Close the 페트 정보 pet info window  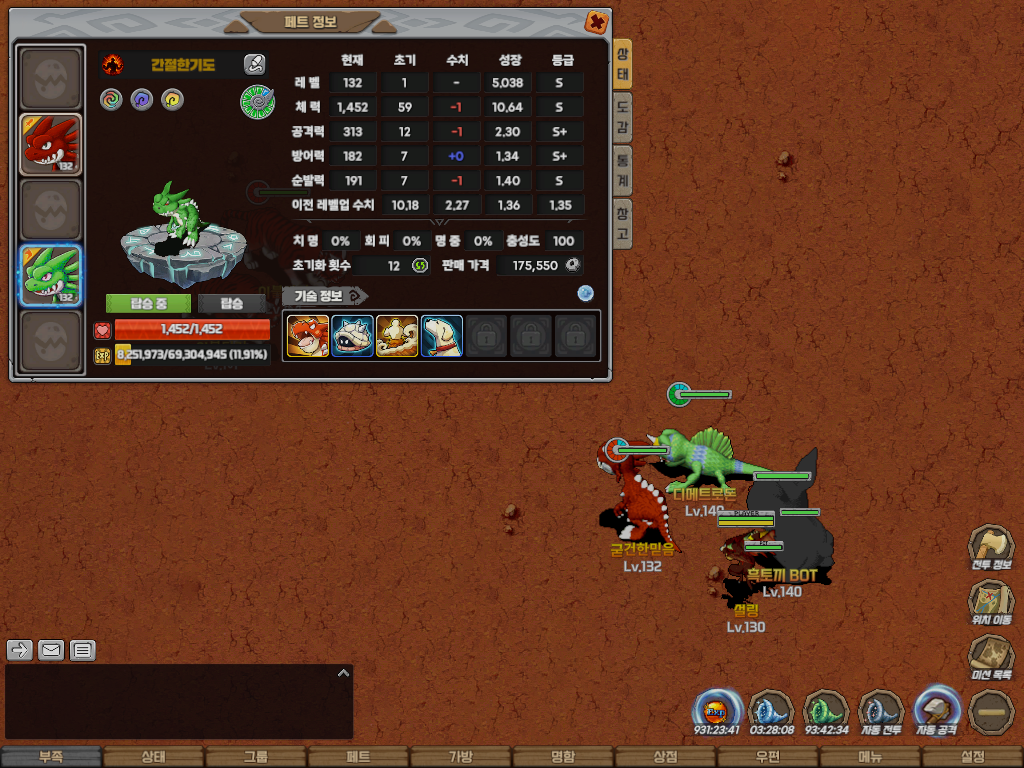[x=595, y=22]
